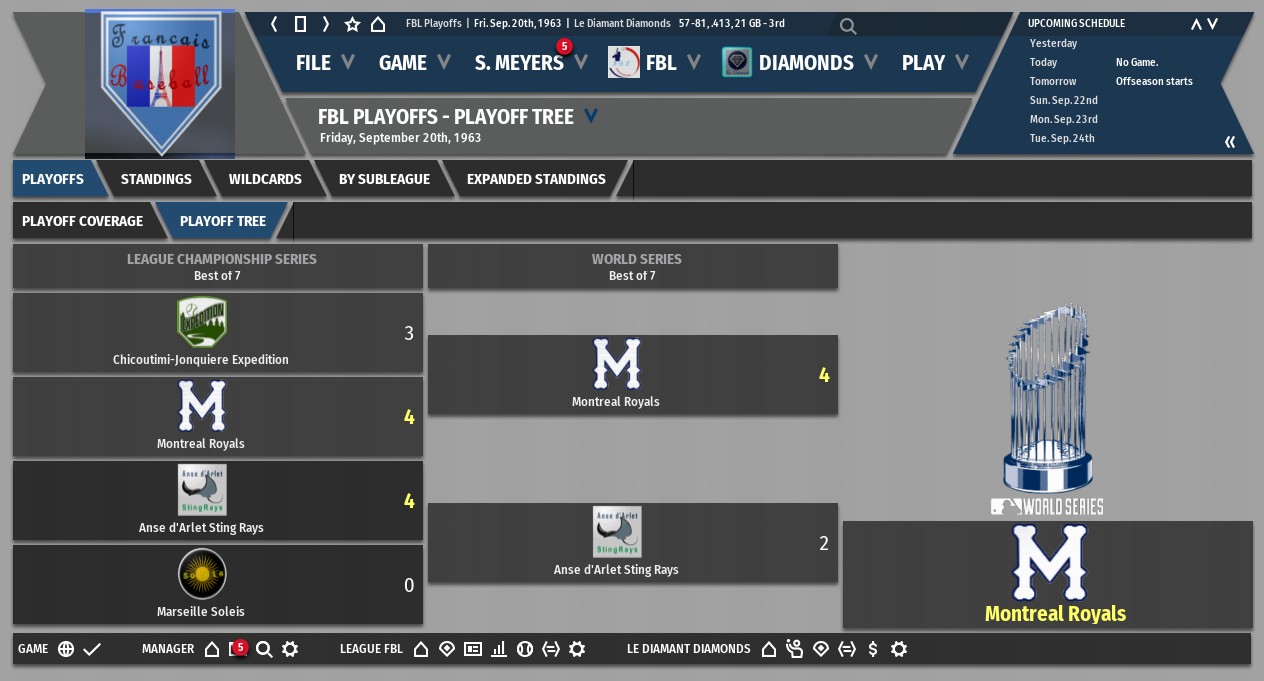This screenshot has height=681, width=1264.
Task: Select the PLAYOFF COVERAGE sub-tab
Action: coord(82,221)
